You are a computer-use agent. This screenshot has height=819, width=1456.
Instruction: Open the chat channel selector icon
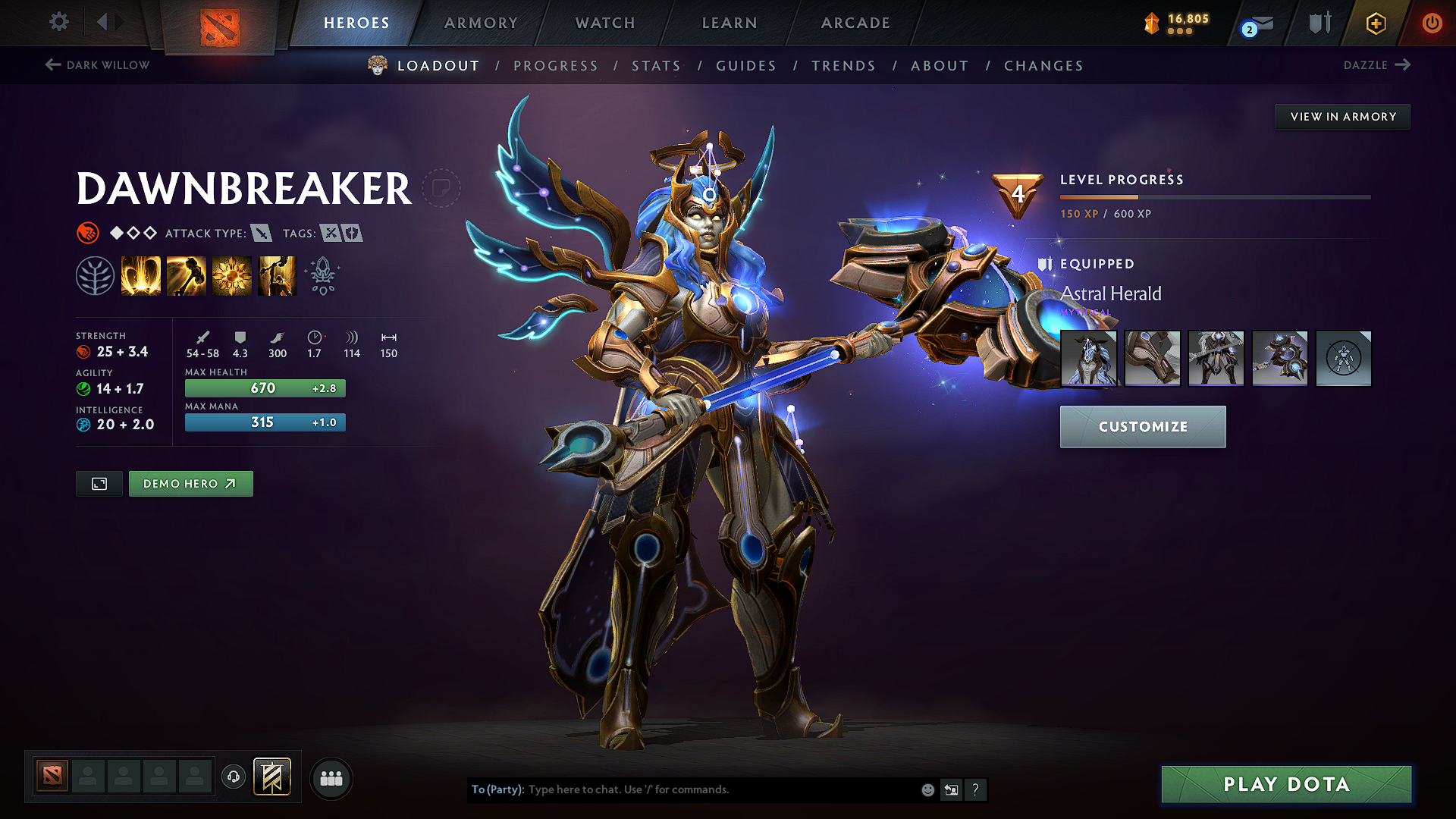952,789
